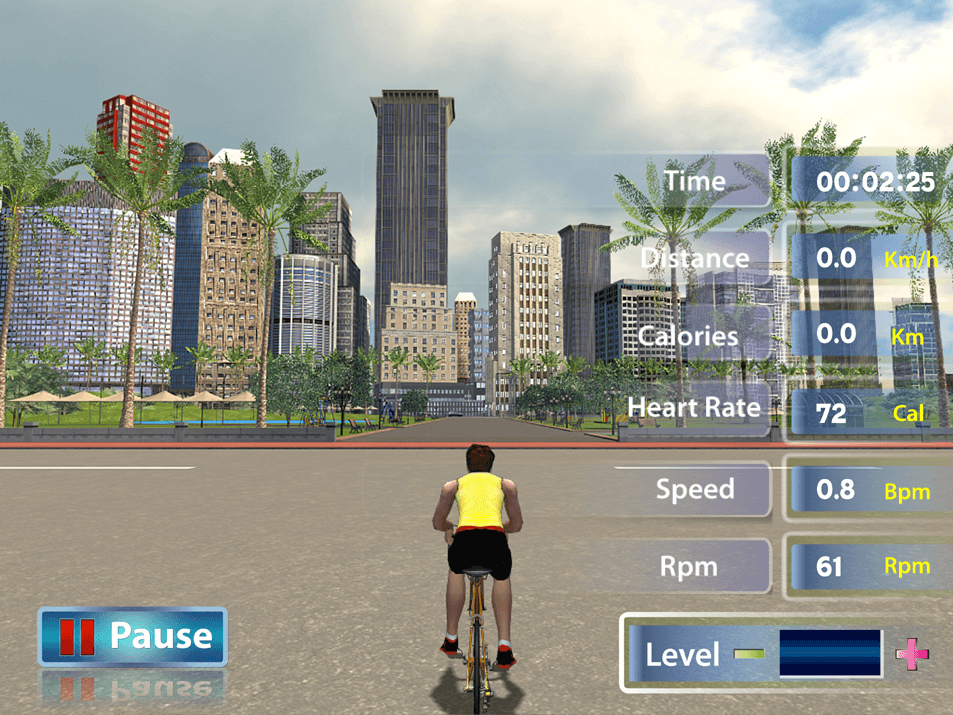This screenshot has height=715, width=953.
Task: Decrease level with the green minus
Action: point(748,654)
